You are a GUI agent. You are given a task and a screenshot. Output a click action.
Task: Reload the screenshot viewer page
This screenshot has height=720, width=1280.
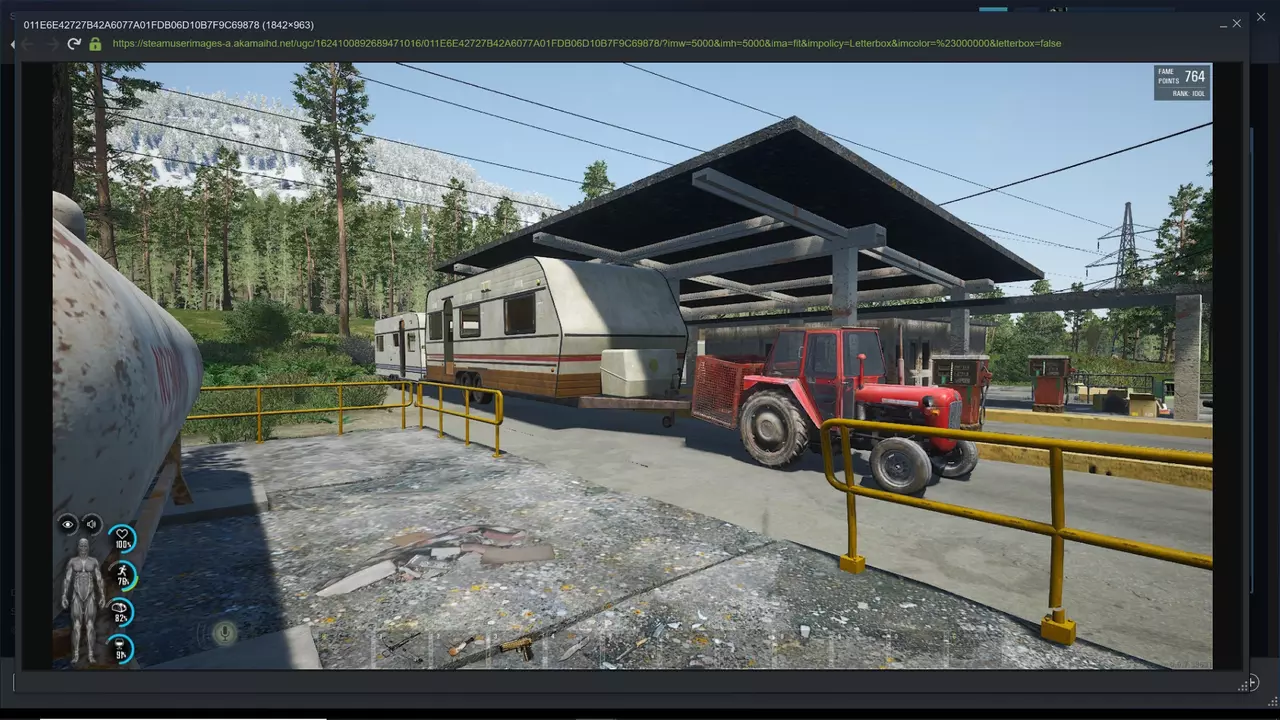point(74,44)
